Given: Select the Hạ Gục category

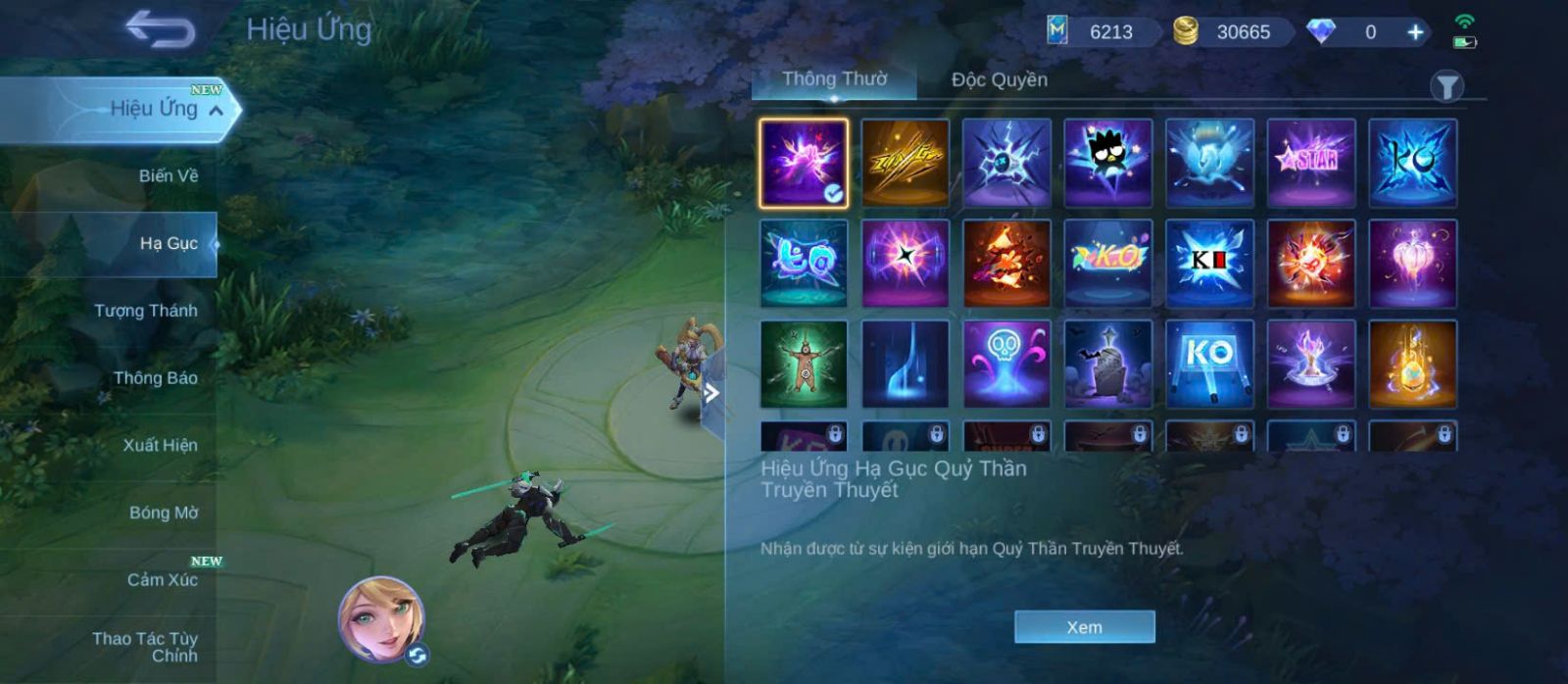Looking at the screenshot, I should (x=168, y=243).
